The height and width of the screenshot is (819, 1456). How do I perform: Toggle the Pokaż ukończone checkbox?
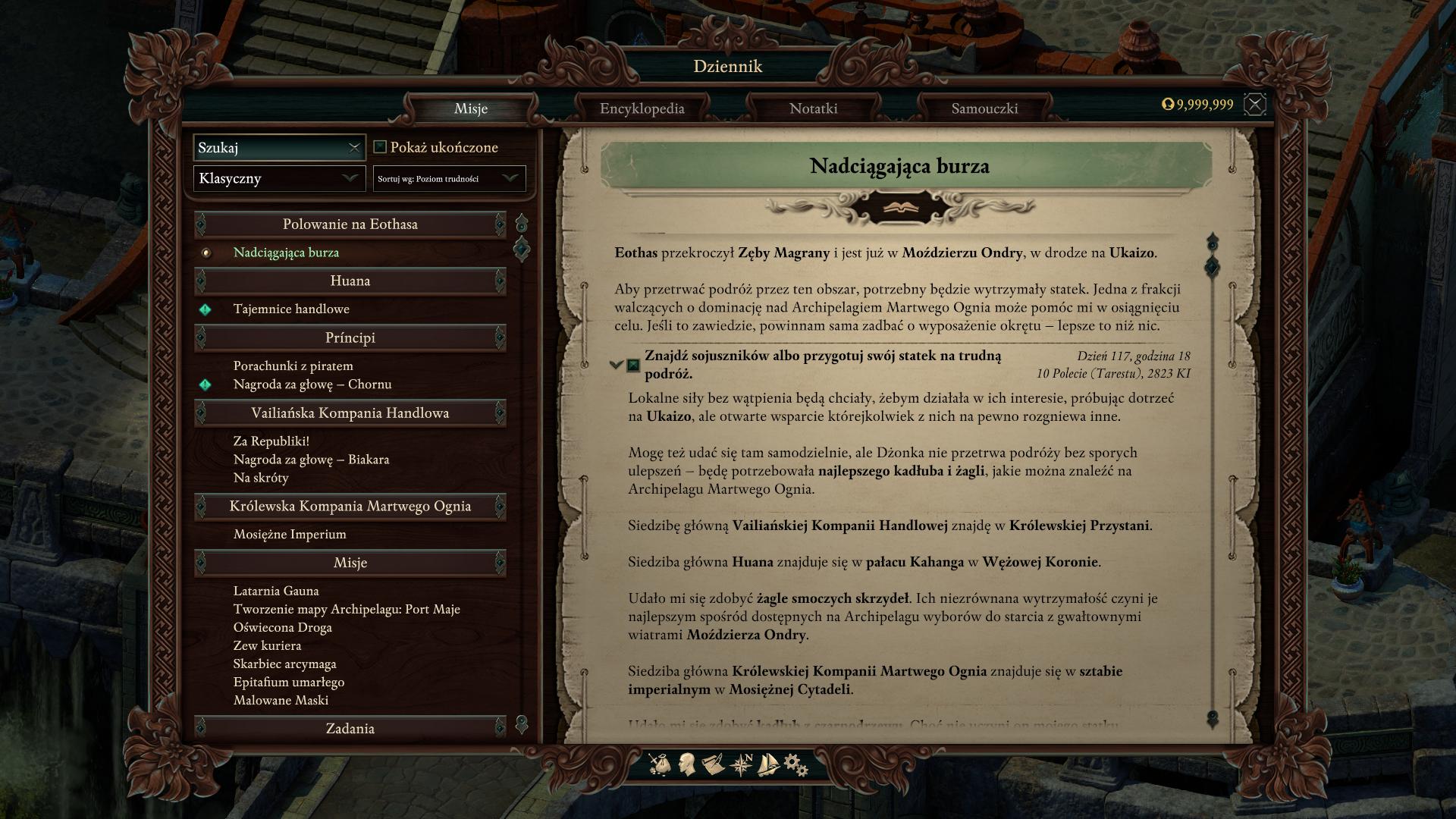click(x=381, y=147)
